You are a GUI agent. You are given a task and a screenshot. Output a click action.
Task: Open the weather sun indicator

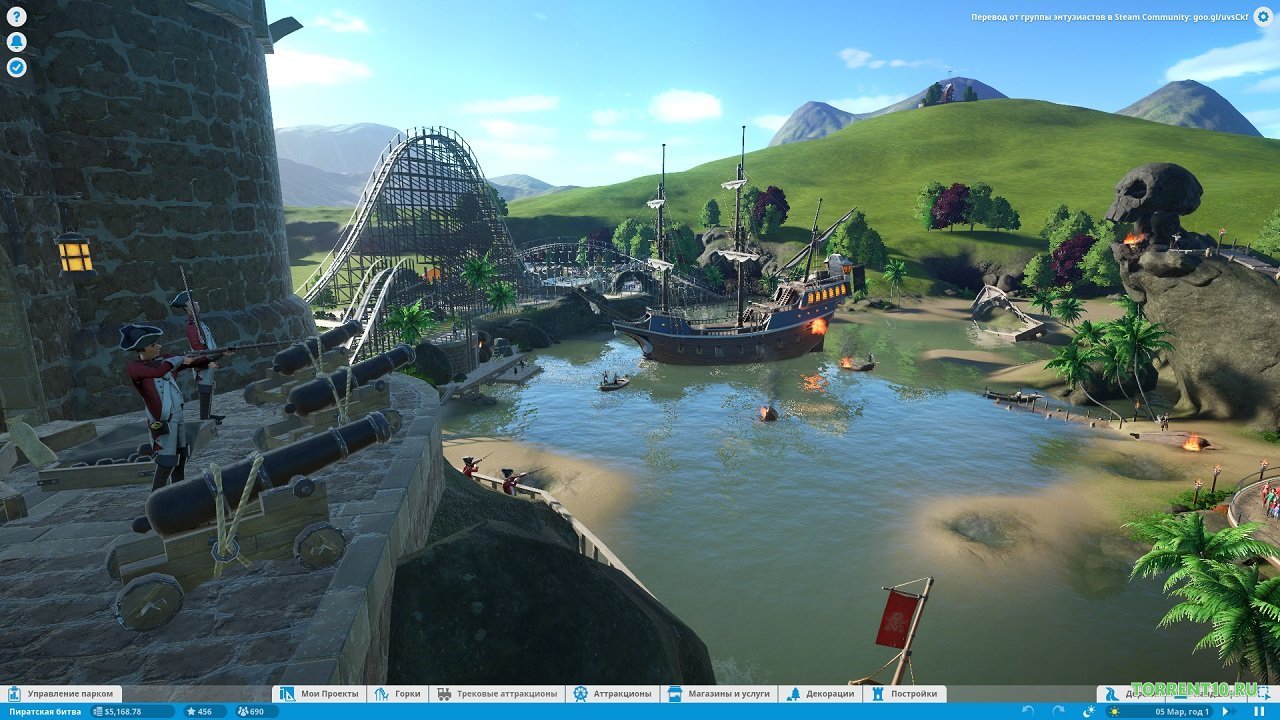point(1114,711)
